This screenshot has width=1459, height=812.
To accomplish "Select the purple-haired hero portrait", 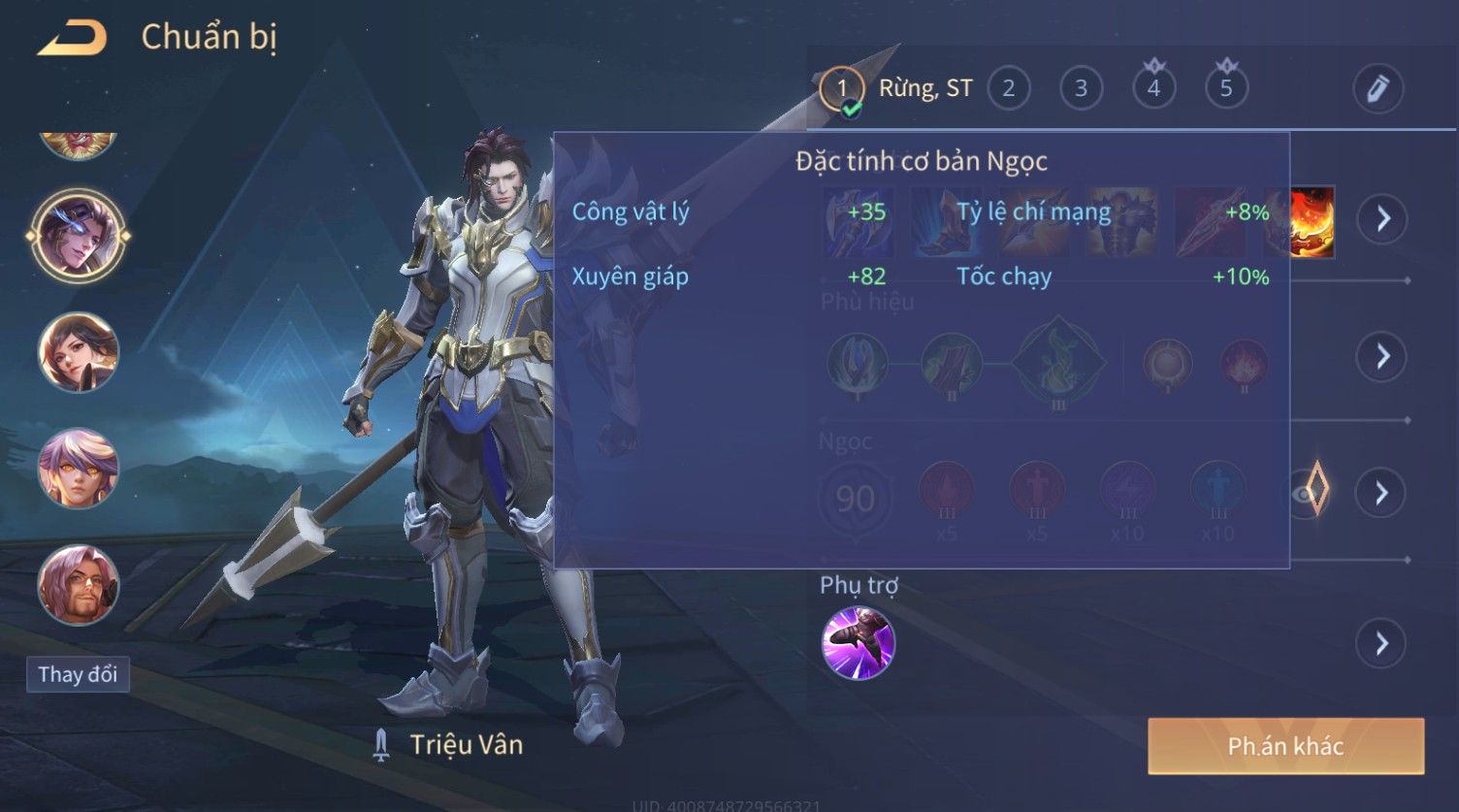I will pyautogui.click(x=78, y=469).
